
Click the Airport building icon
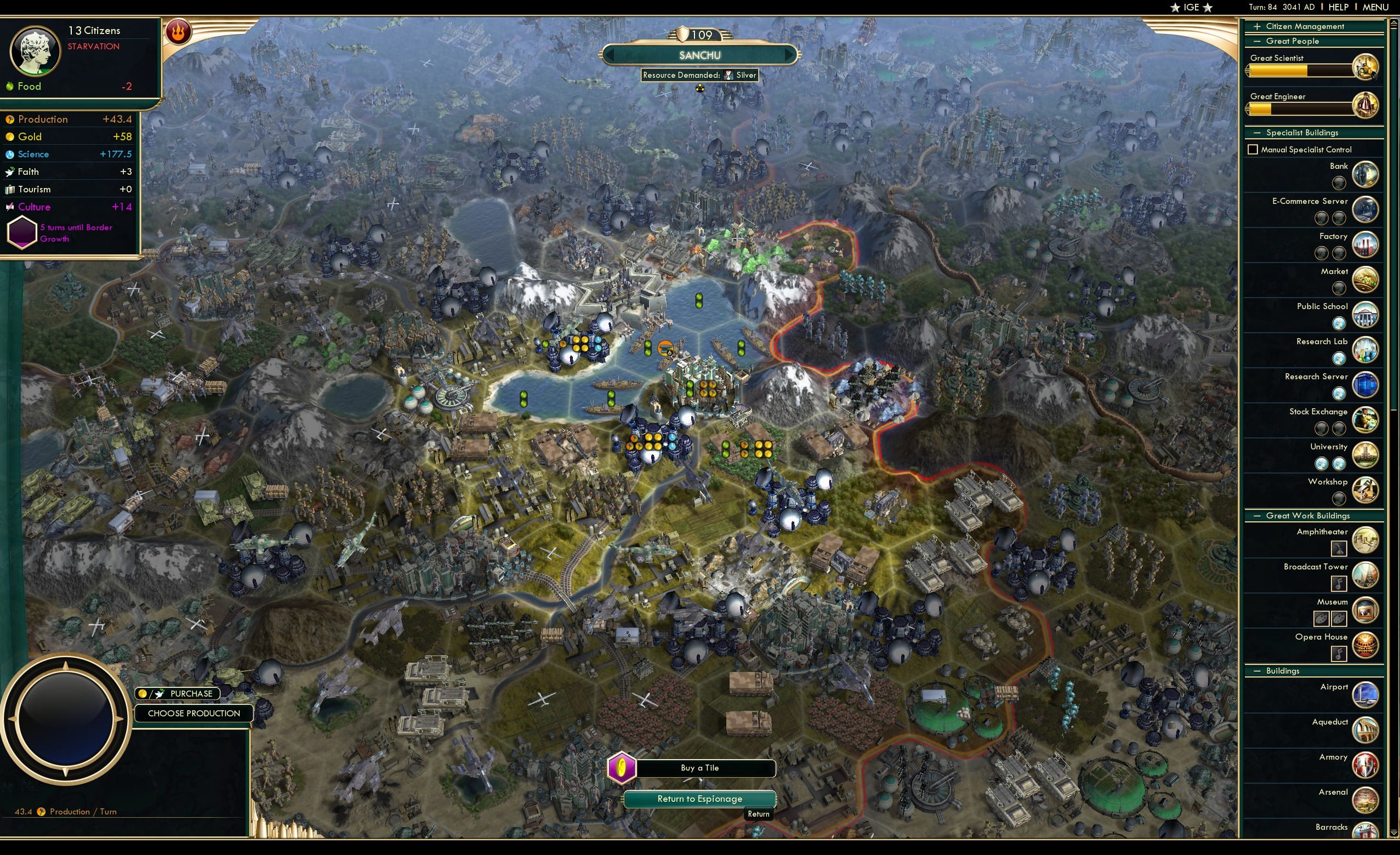(x=1367, y=694)
